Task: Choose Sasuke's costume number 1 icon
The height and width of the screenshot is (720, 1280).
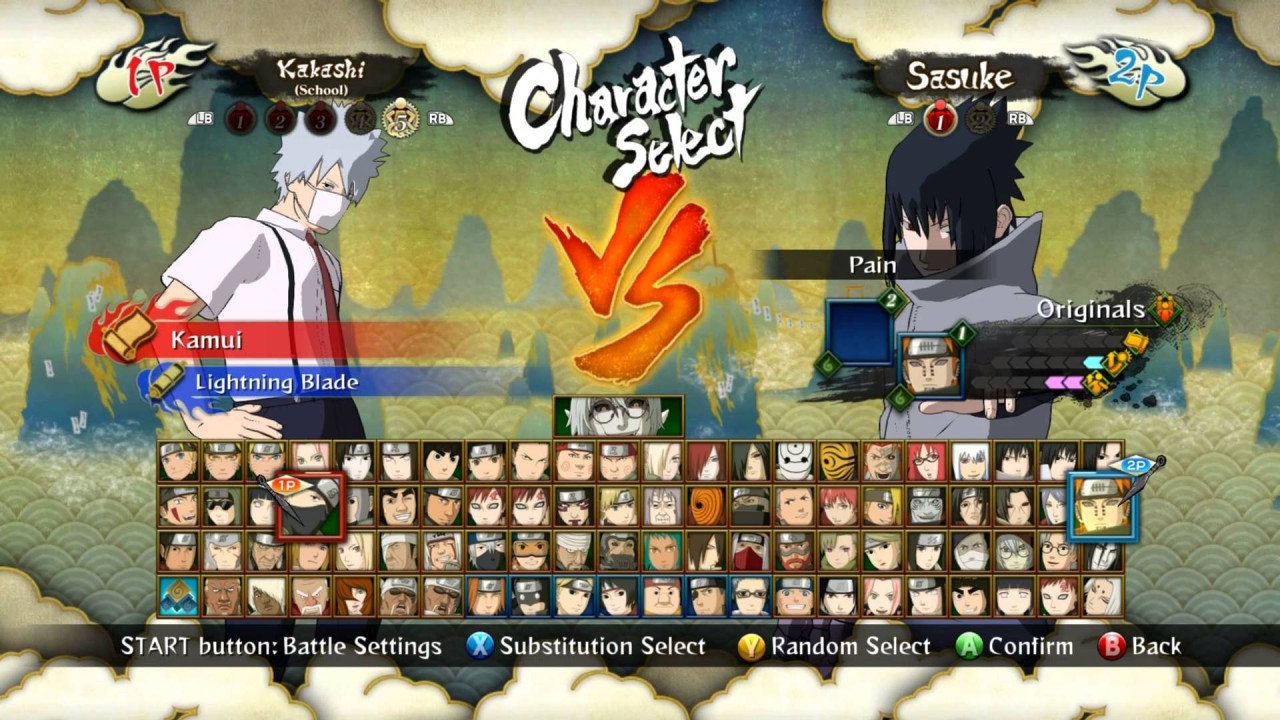Action: point(940,119)
